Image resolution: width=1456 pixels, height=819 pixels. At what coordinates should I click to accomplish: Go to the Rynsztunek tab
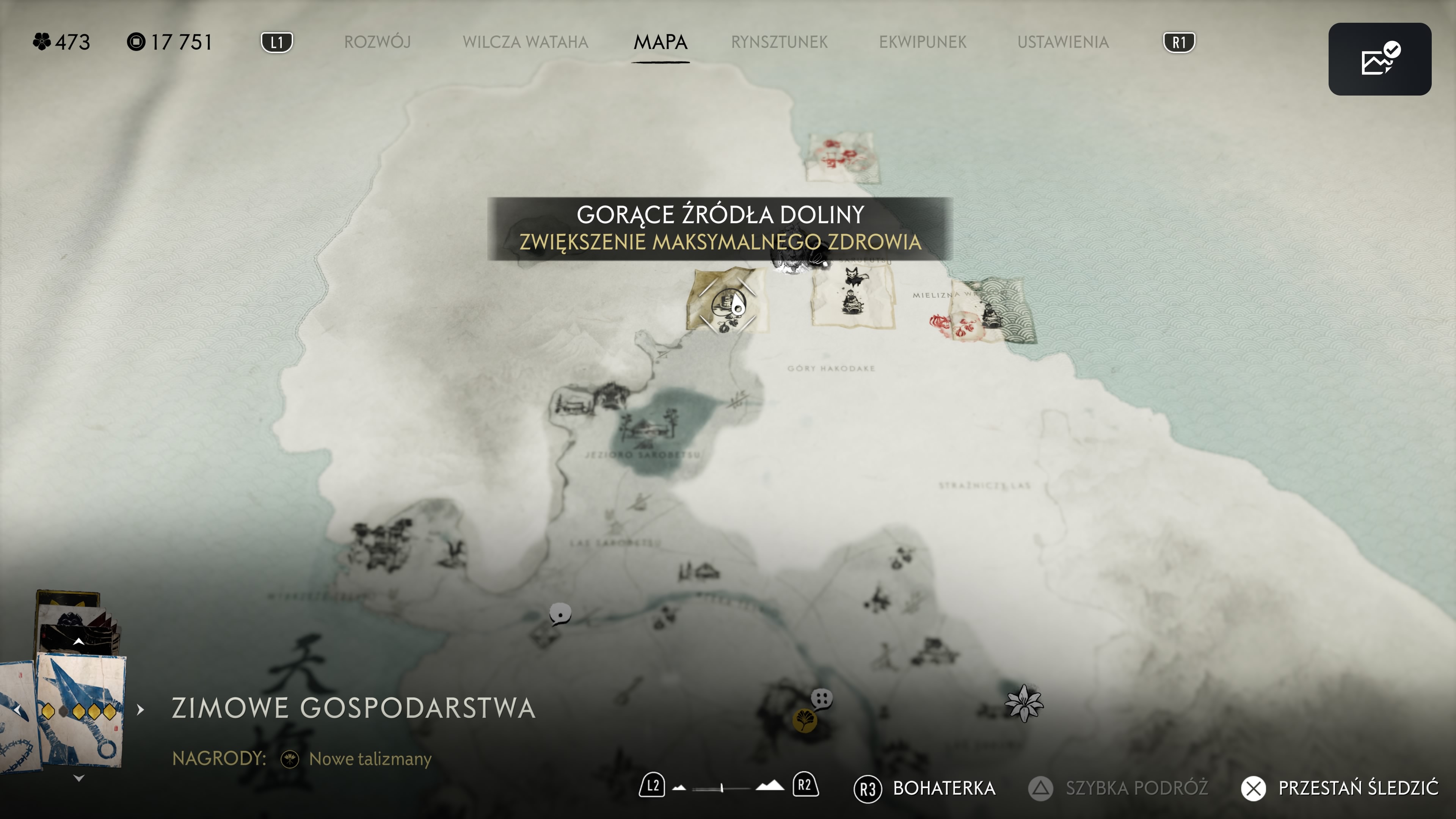[779, 42]
